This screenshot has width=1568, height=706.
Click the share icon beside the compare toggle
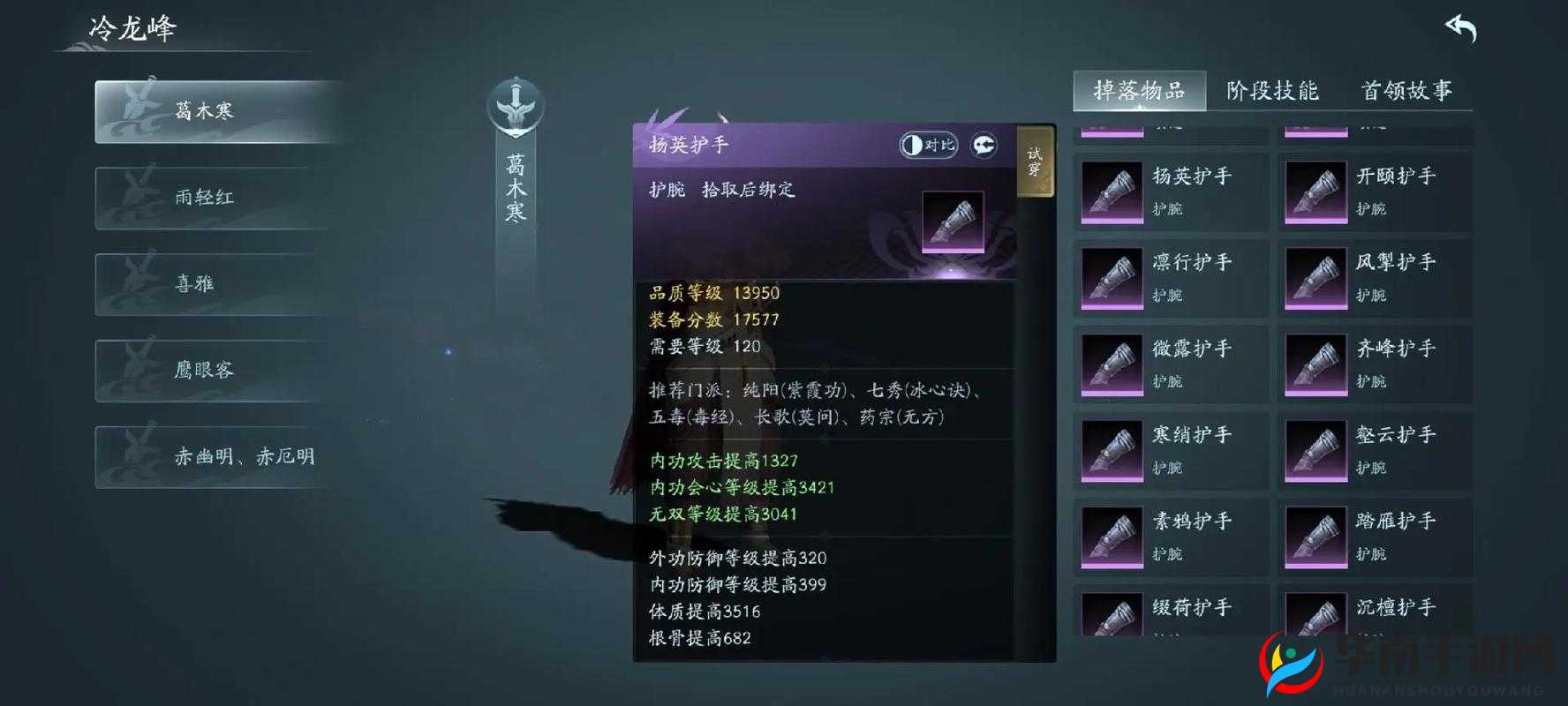click(x=983, y=143)
